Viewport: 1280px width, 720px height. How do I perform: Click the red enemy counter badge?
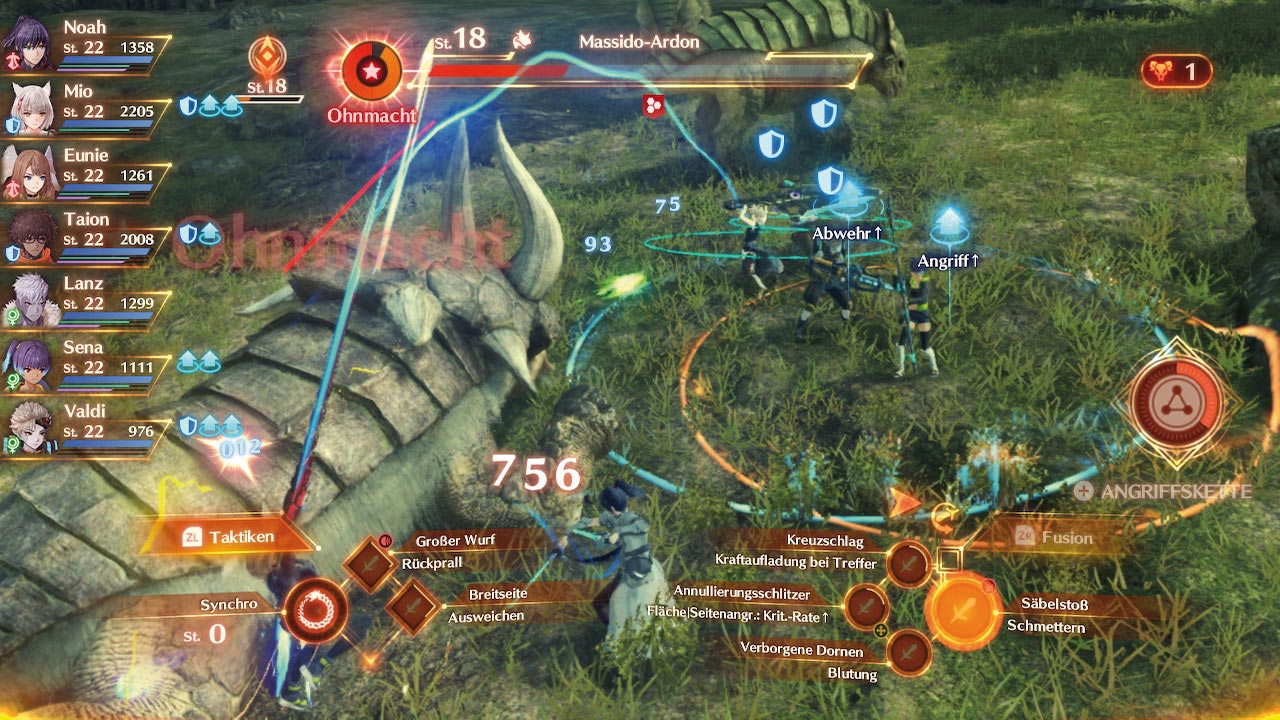coord(1176,71)
